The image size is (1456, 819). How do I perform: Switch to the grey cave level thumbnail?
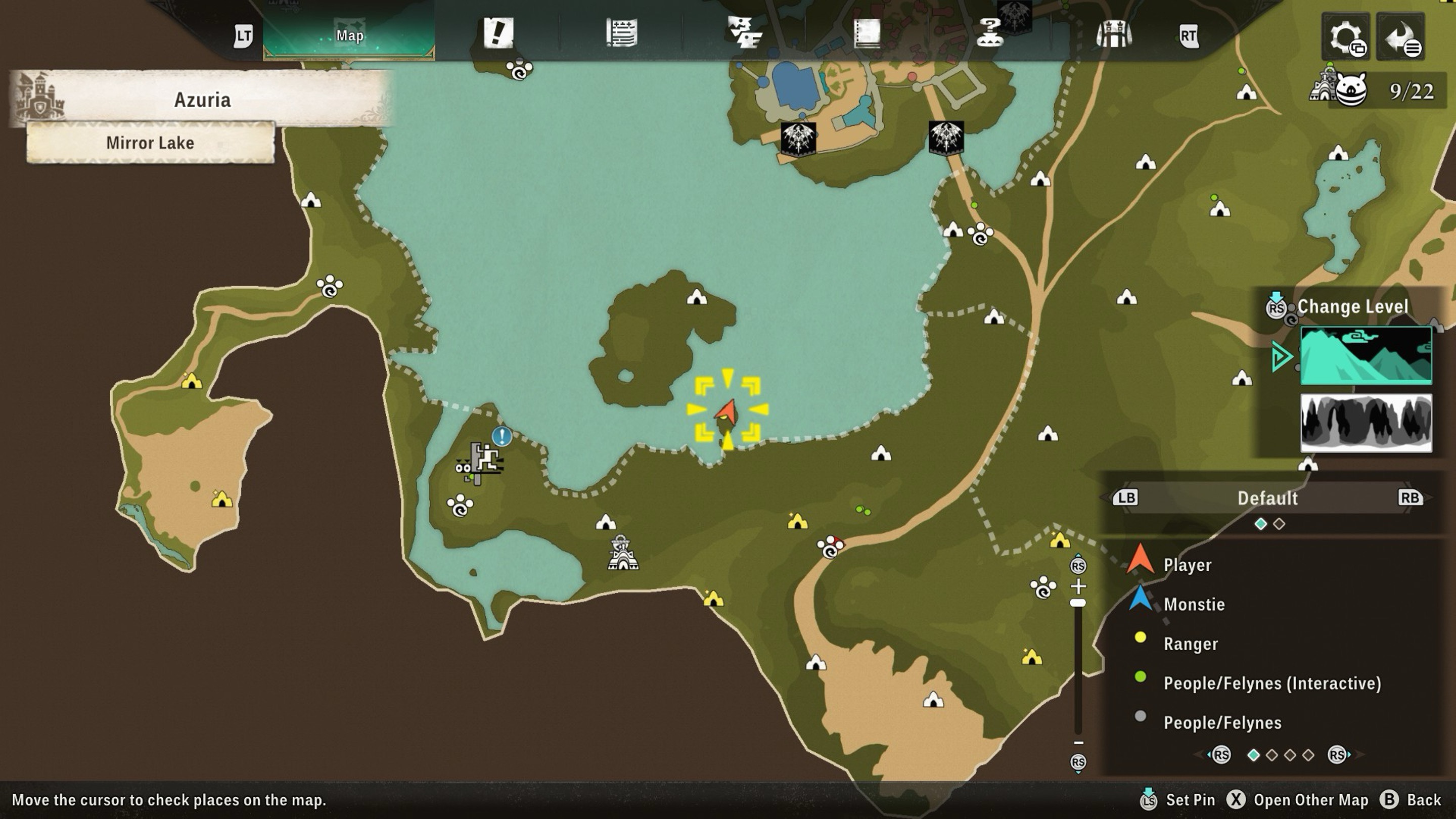point(1366,423)
